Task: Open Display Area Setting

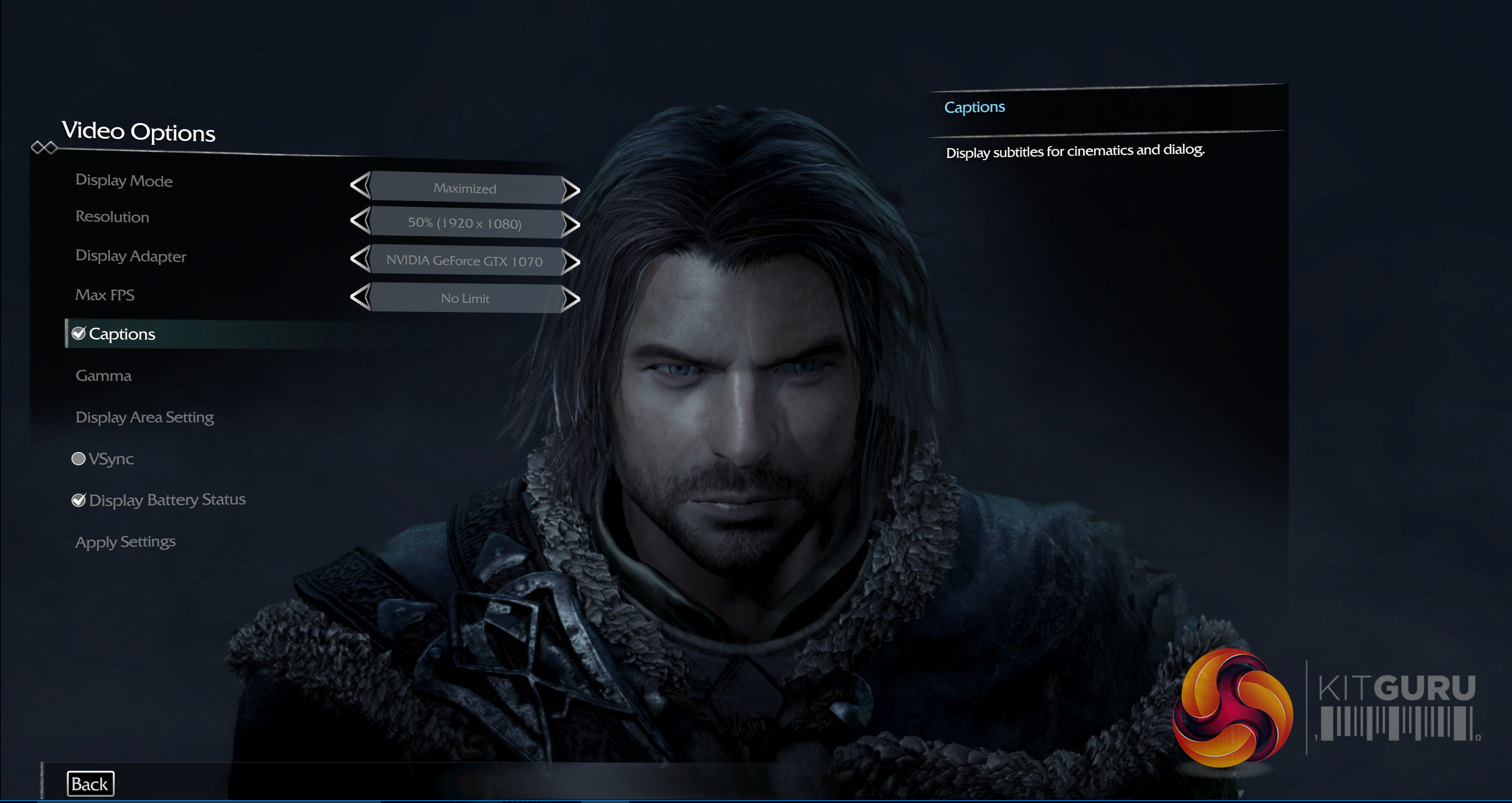Action: click(144, 417)
